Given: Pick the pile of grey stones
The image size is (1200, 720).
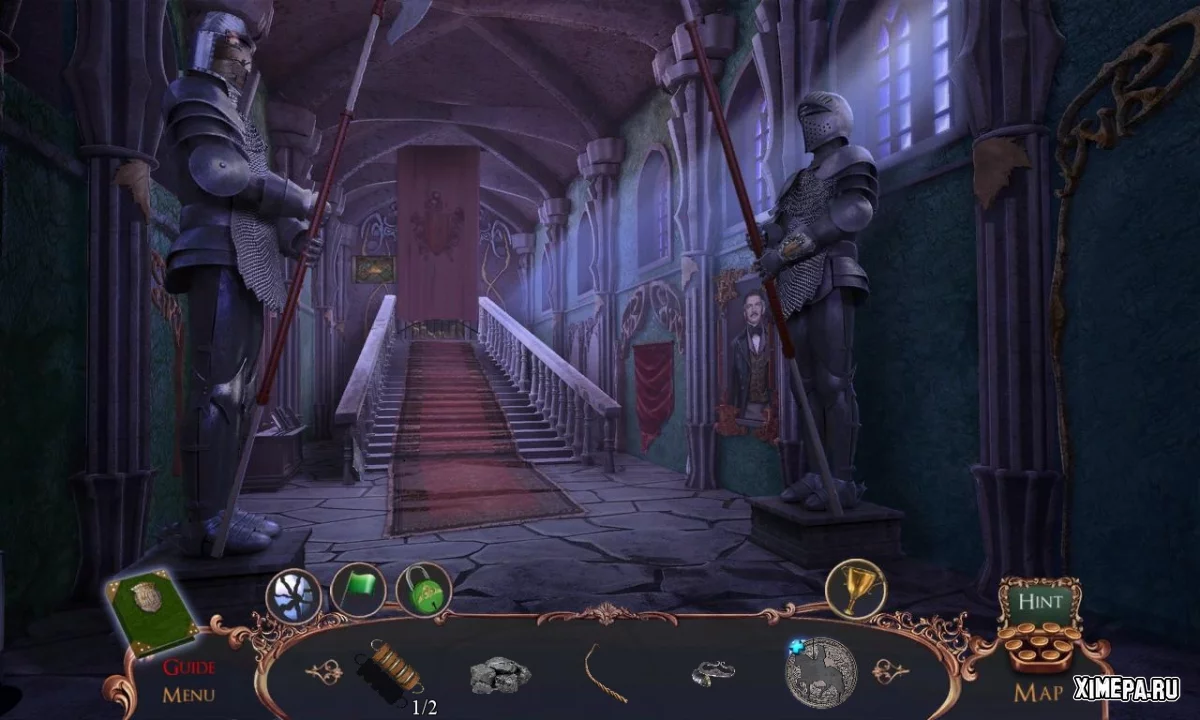Looking at the screenshot, I should point(500,674).
